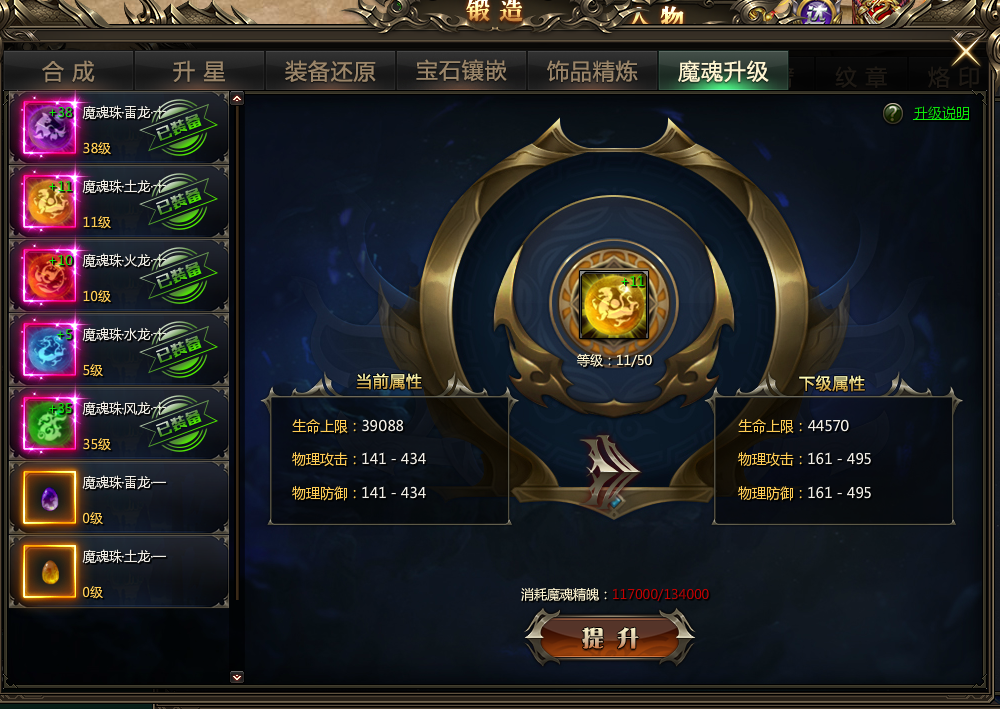Go to the 宝石镶嵌 tab
The height and width of the screenshot is (709, 1000).
point(461,72)
